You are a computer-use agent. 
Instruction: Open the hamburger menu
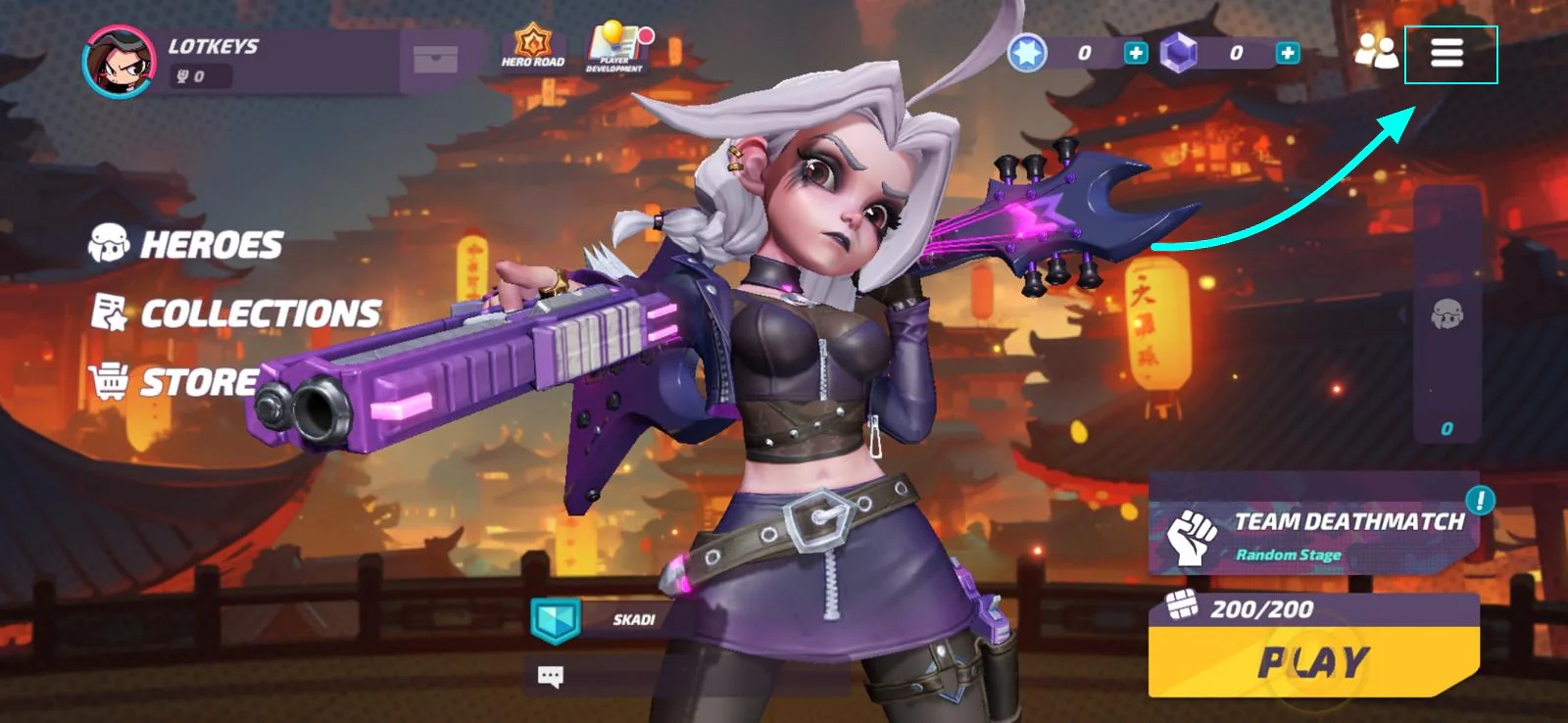[1446, 53]
